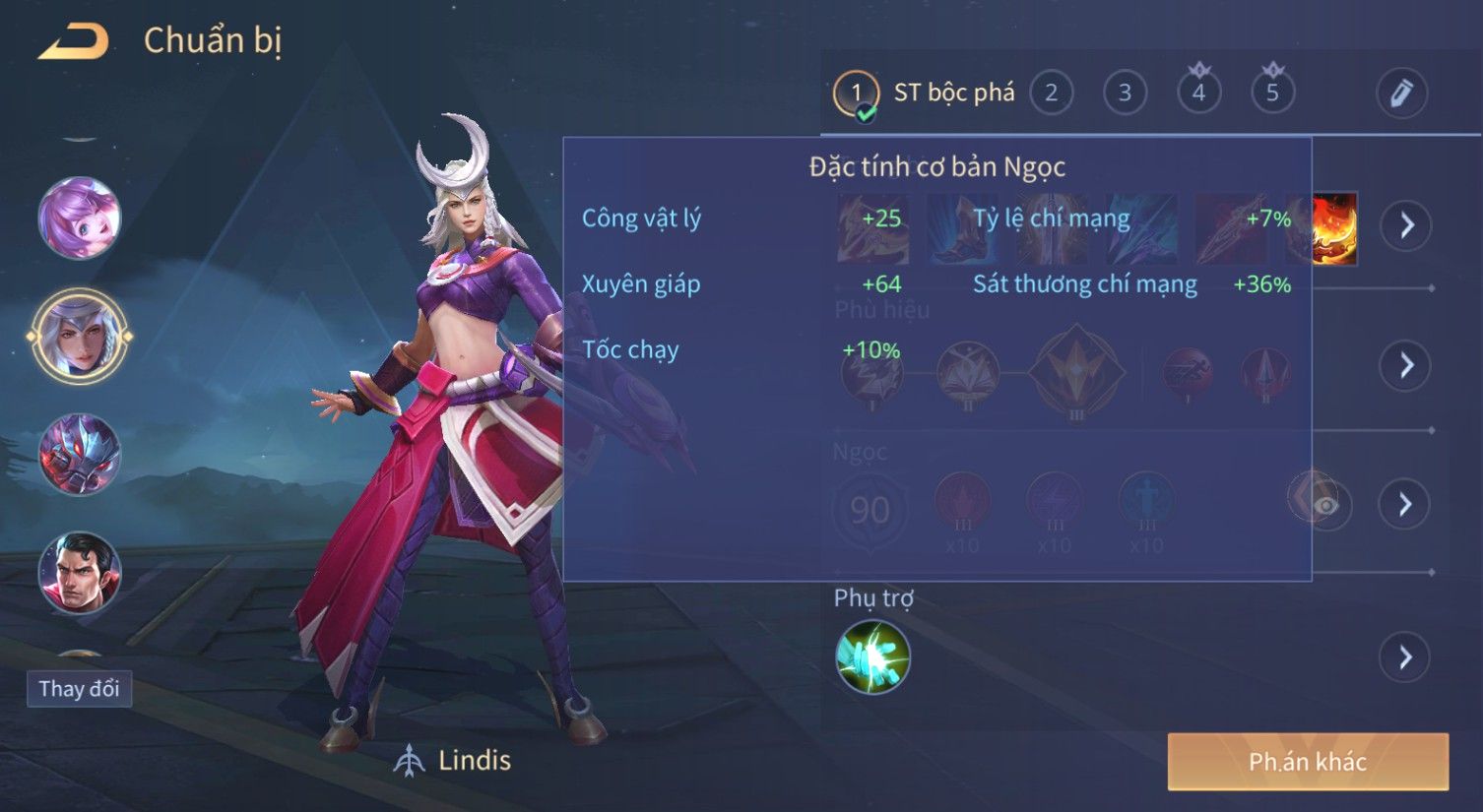Image resolution: width=1483 pixels, height=812 pixels.
Task: Select the Superman hero portrait
Action: click(x=79, y=573)
